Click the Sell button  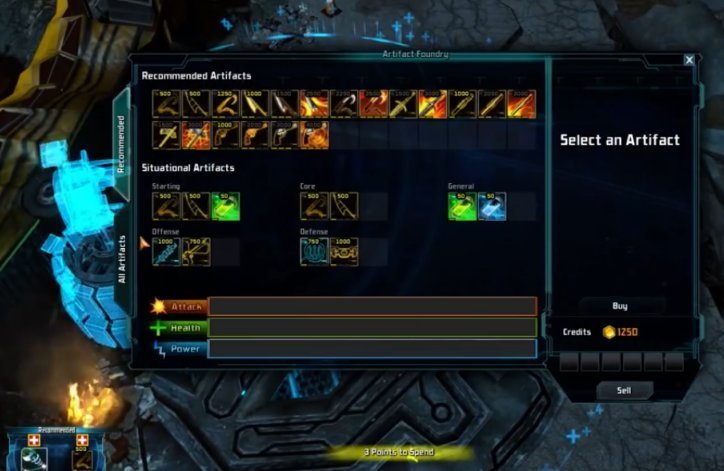coord(620,389)
